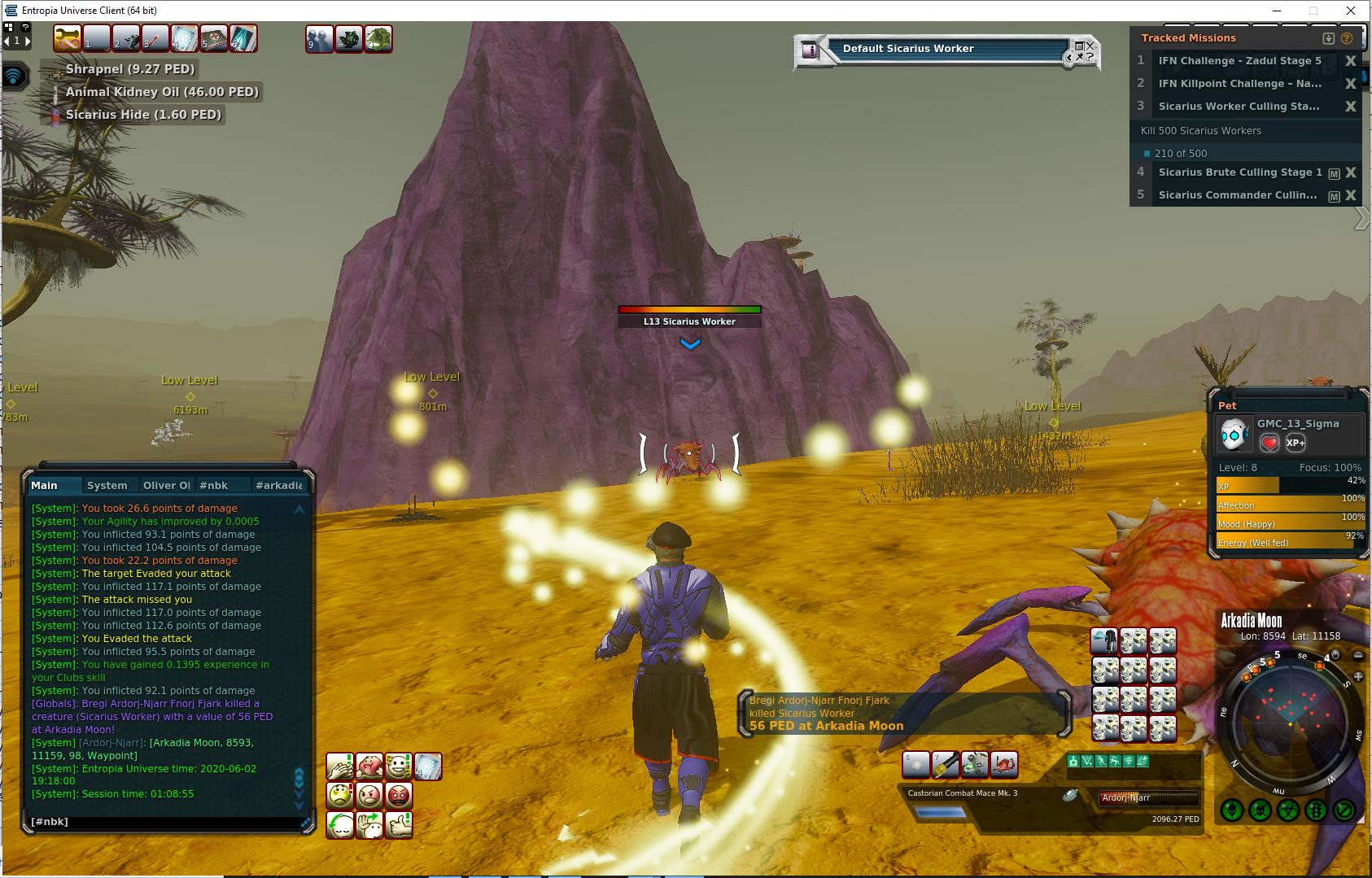Toggle the pet XP+ button
This screenshot has width=1372, height=878.
pyautogui.click(x=1295, y=443)
